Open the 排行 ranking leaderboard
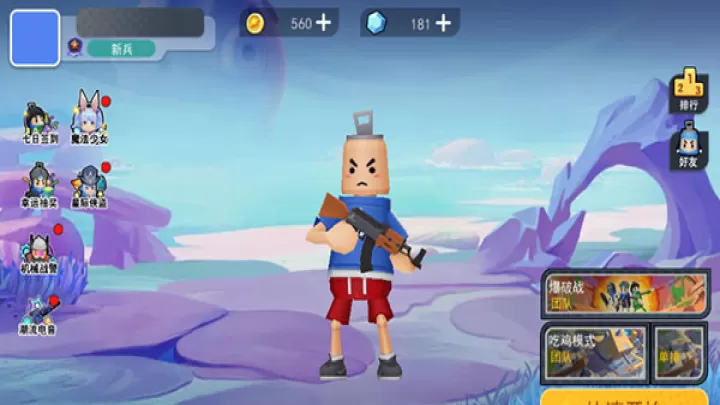The width and height of the screenshot is (720, 405). 689,89
